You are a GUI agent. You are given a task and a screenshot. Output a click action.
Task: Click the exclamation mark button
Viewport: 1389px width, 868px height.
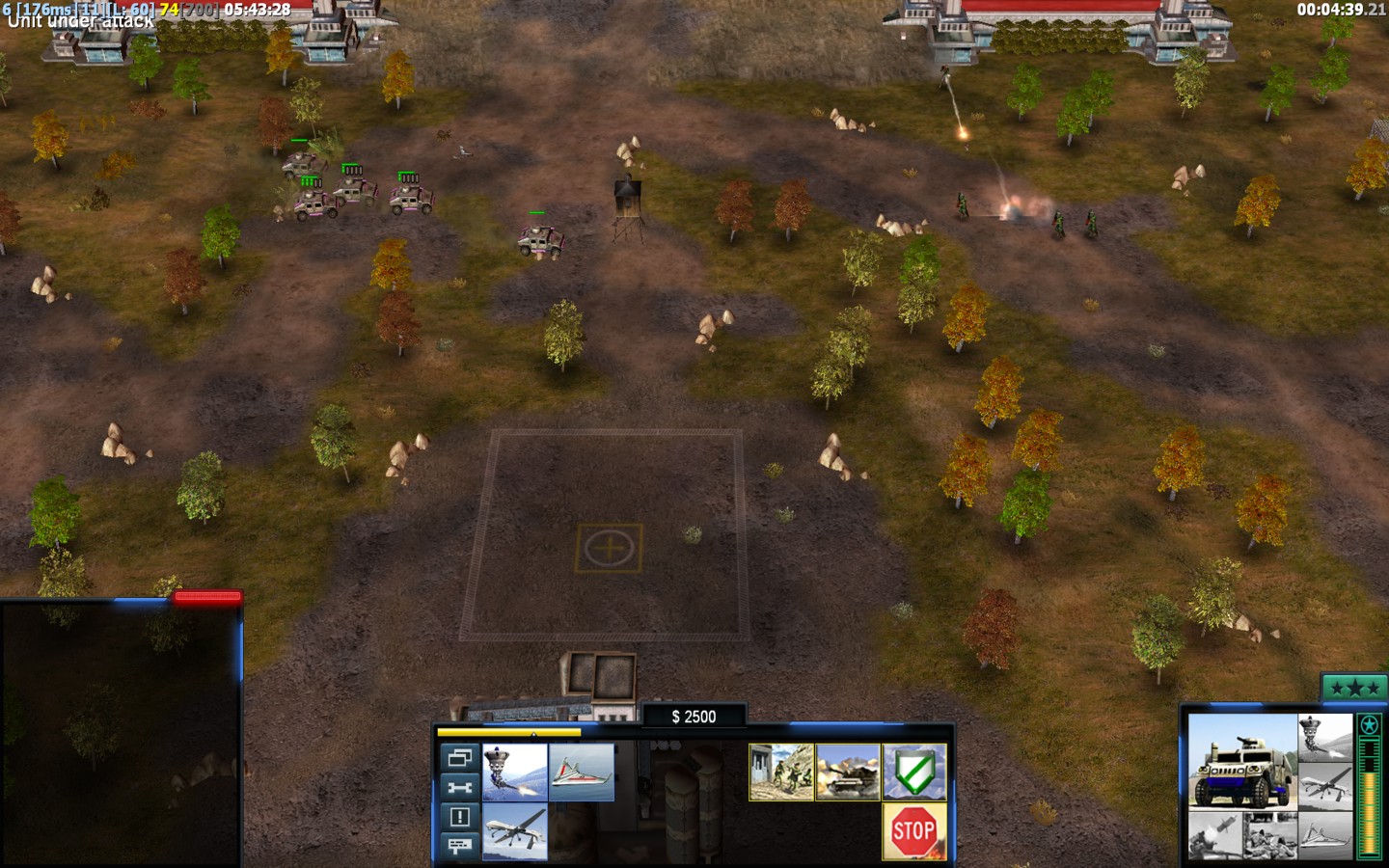(459, 817)
